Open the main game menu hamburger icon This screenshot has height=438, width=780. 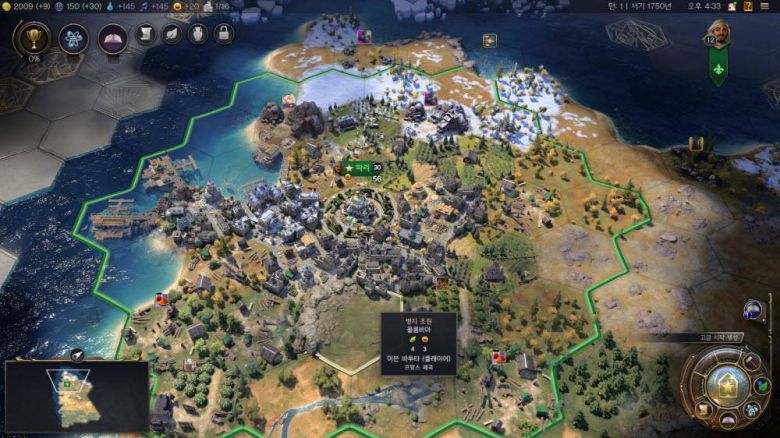(766, 6)
